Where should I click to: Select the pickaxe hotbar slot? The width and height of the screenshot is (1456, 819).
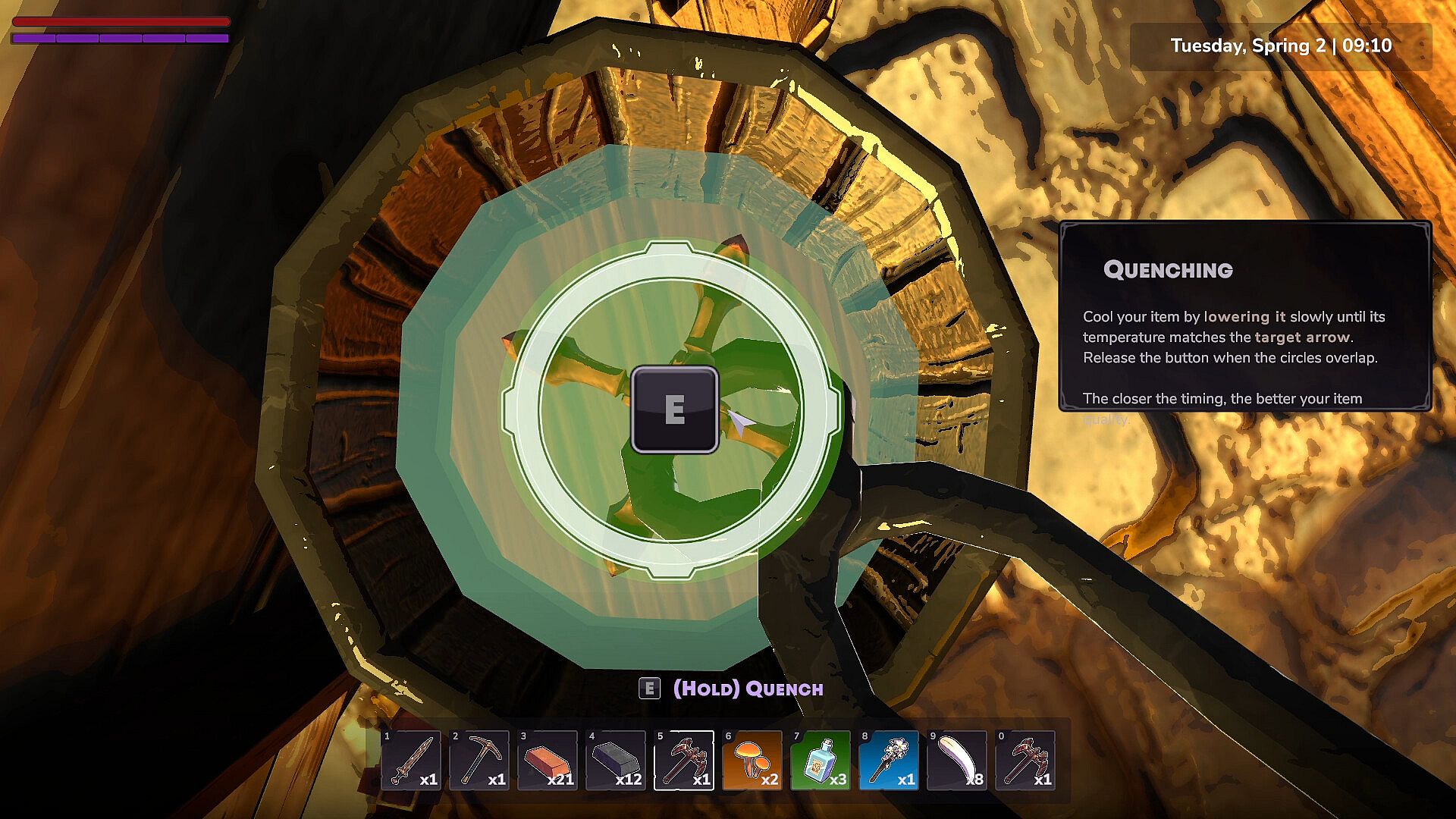[479, 760]
